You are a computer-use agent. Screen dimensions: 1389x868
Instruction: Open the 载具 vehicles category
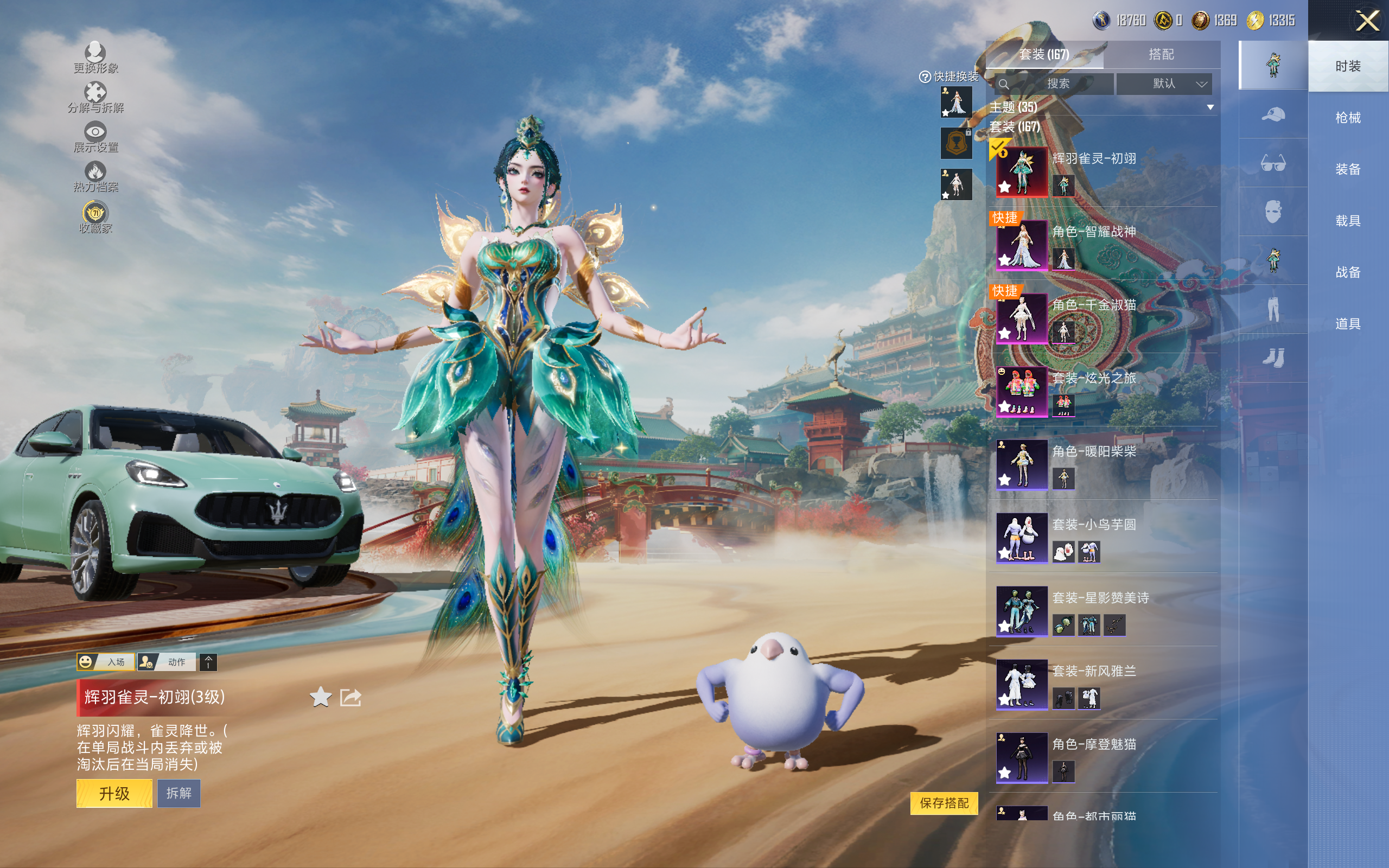[x=1348, y=220]
